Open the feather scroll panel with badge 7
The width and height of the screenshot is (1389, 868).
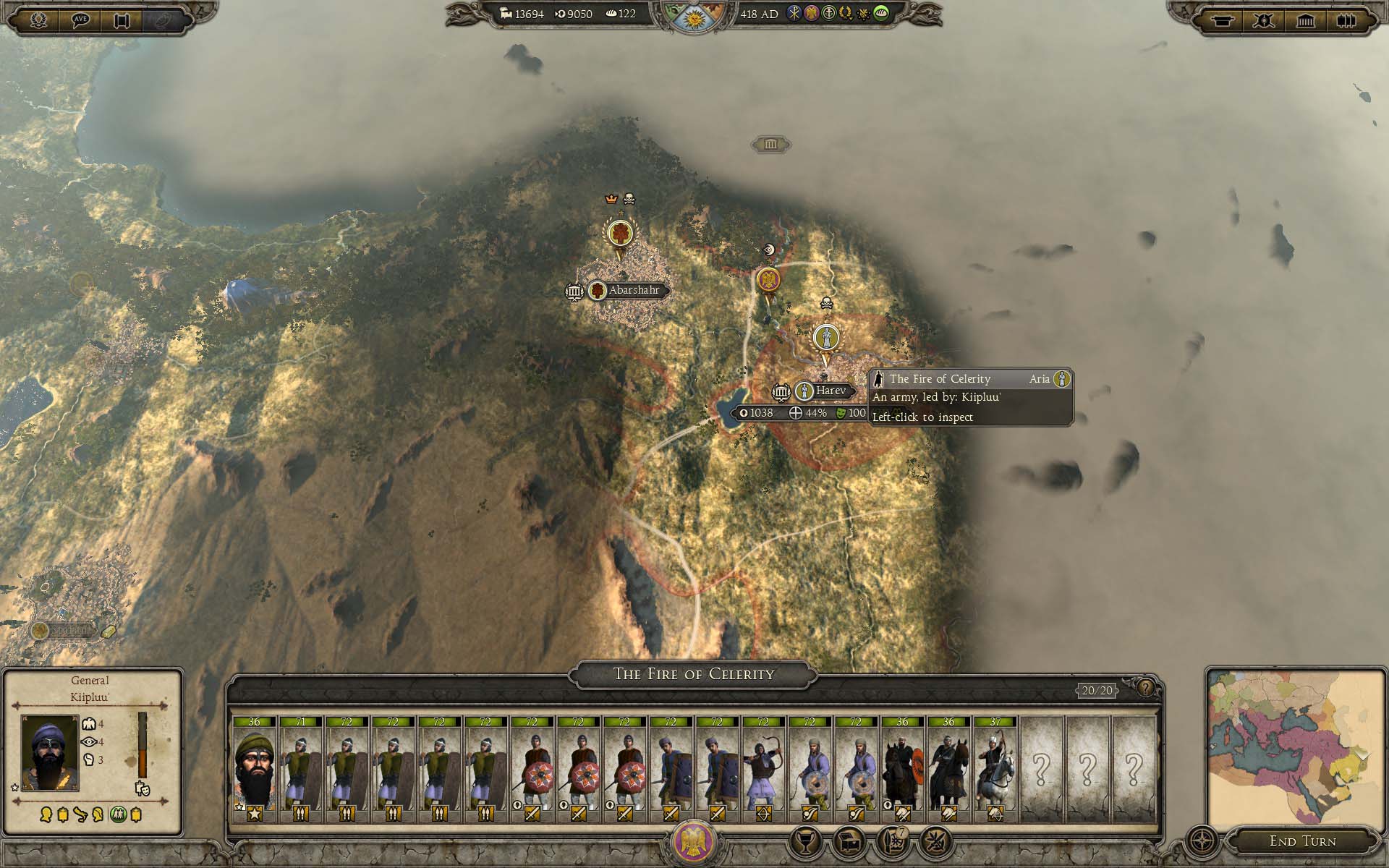point(893,842)
